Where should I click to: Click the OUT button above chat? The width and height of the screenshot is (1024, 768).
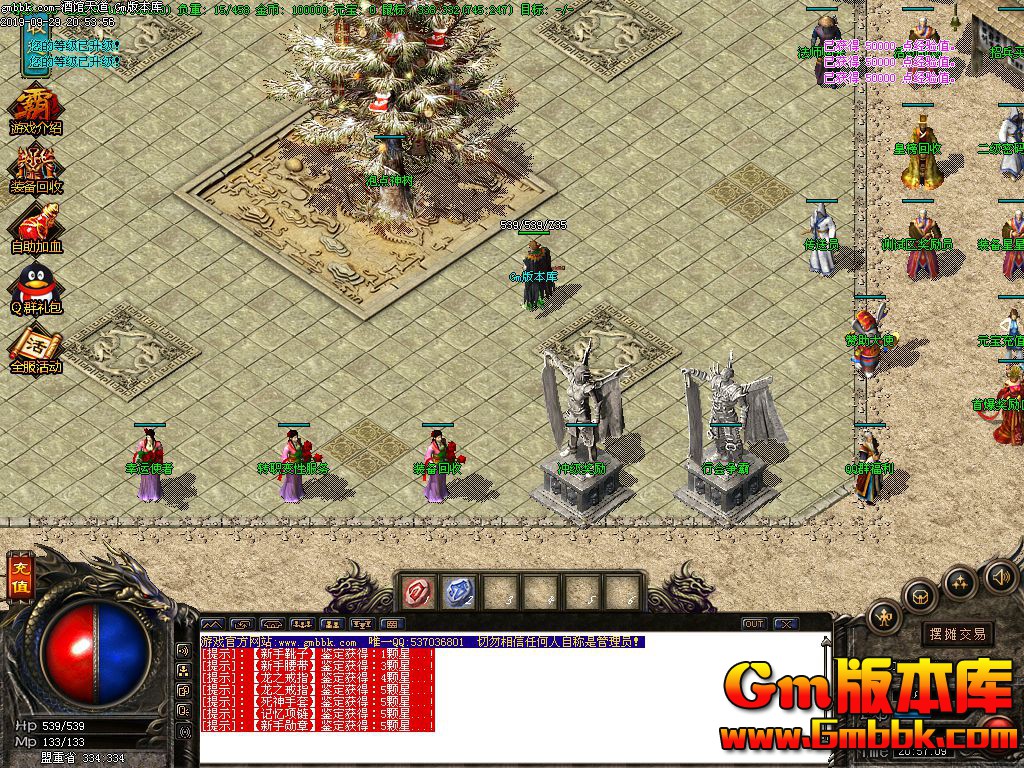pos(754,624)
